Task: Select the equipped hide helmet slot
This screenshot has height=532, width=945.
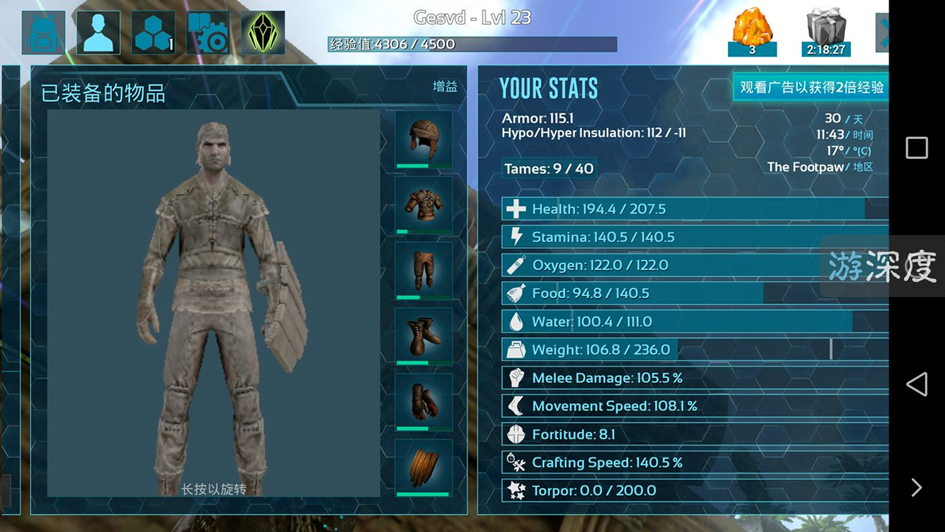Action: (x=423, y=139)
